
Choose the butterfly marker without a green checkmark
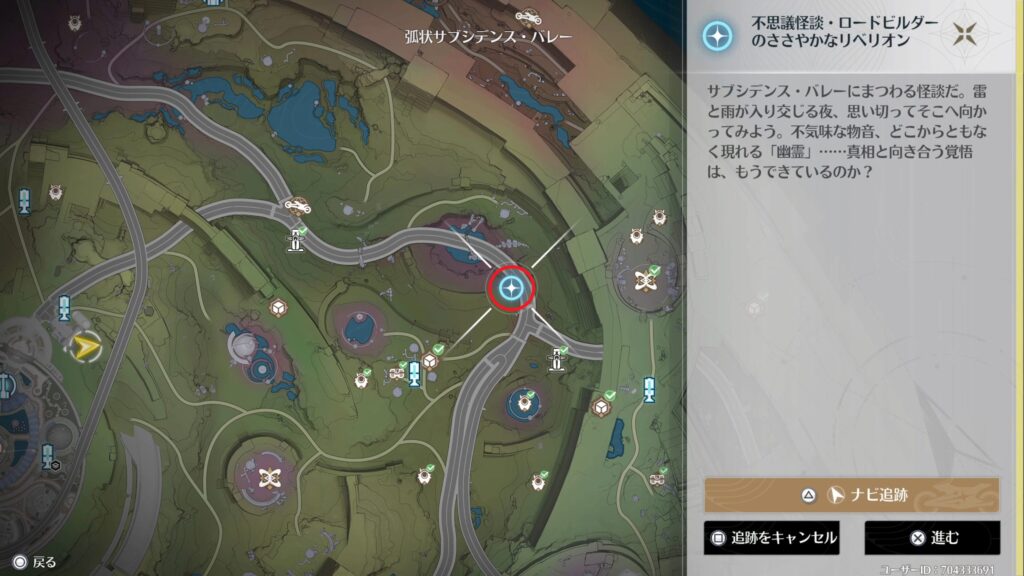pos(268,477)
